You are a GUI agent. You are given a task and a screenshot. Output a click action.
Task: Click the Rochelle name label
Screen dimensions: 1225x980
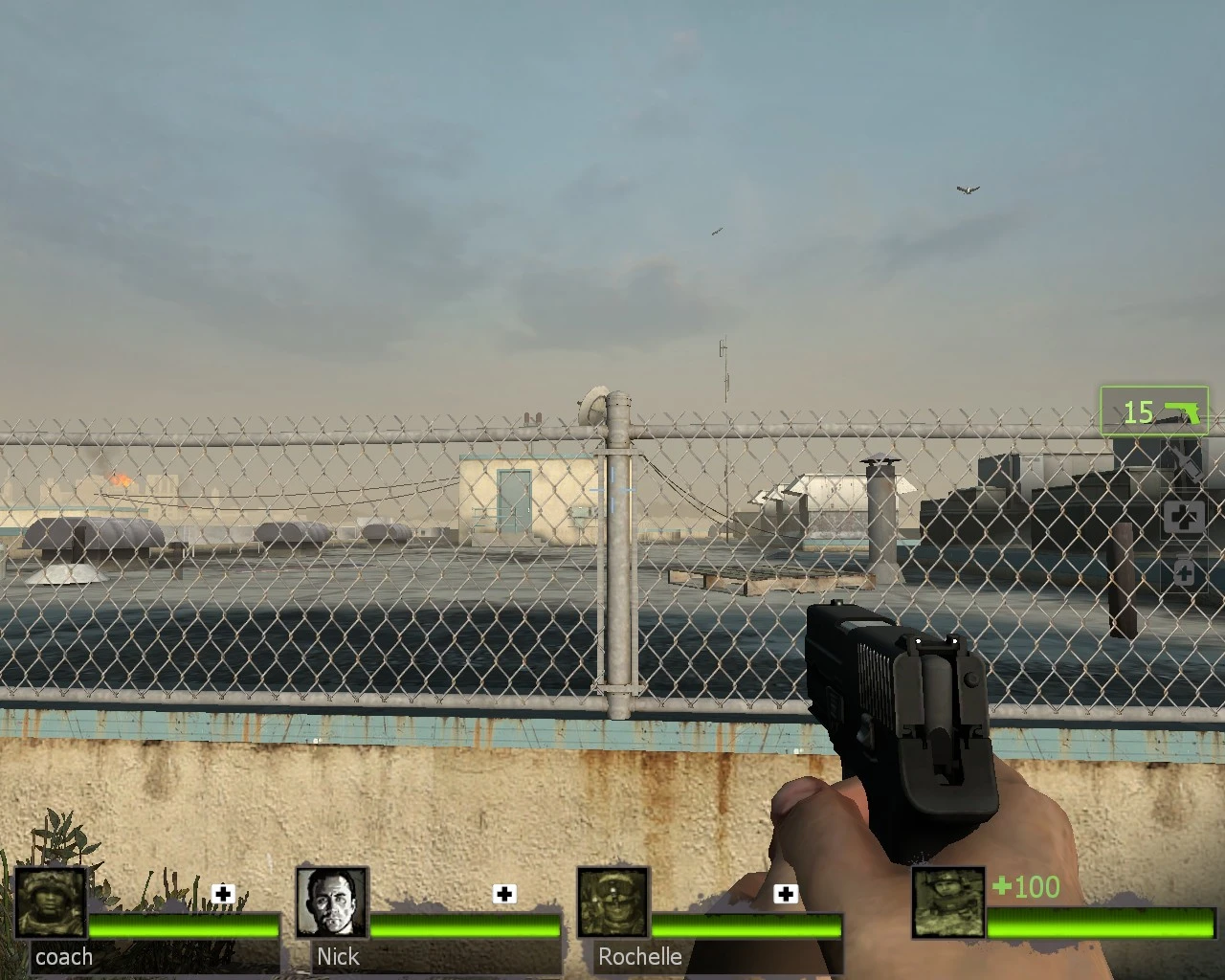639,956
